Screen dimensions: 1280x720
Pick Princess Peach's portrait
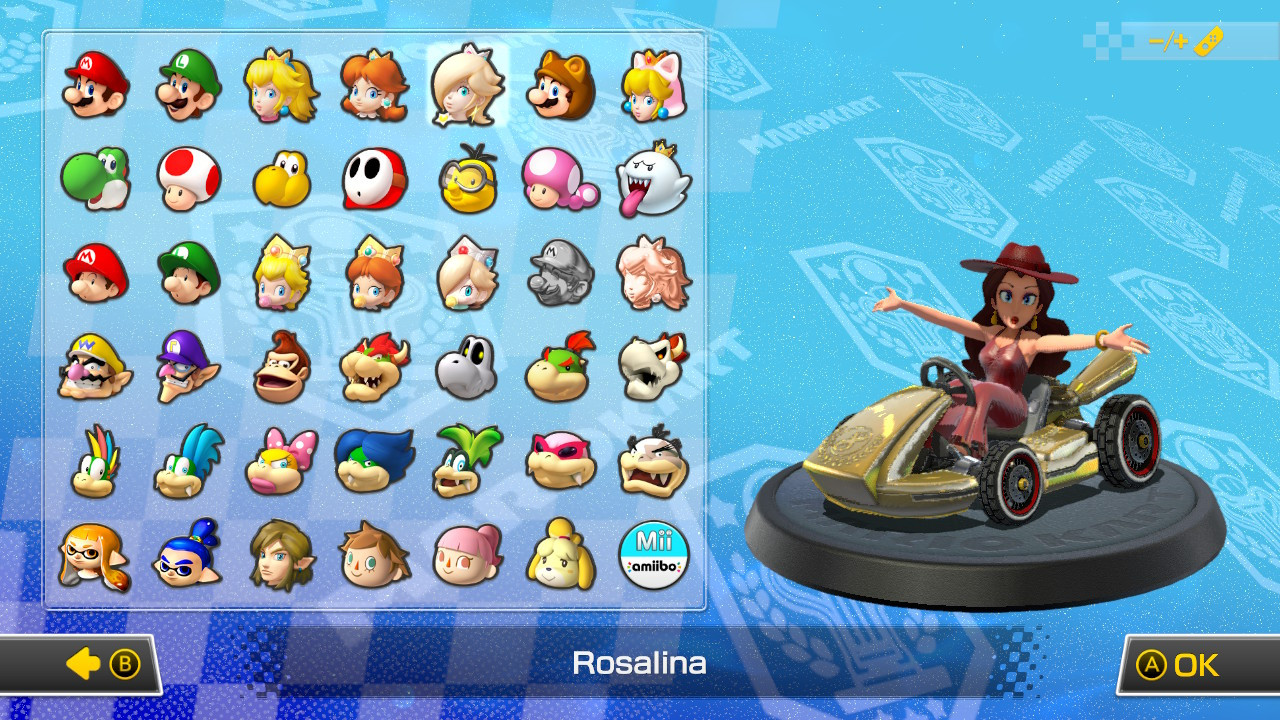pyautogui.click(x=281, y=86)
